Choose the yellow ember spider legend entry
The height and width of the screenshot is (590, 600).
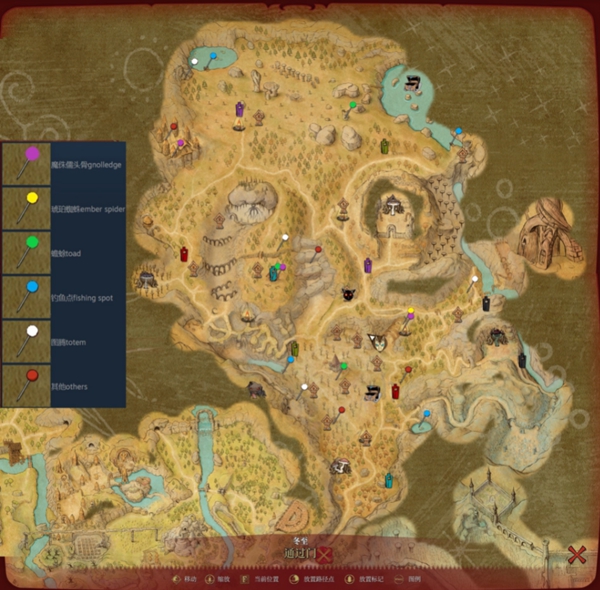(x=63, y=208)
